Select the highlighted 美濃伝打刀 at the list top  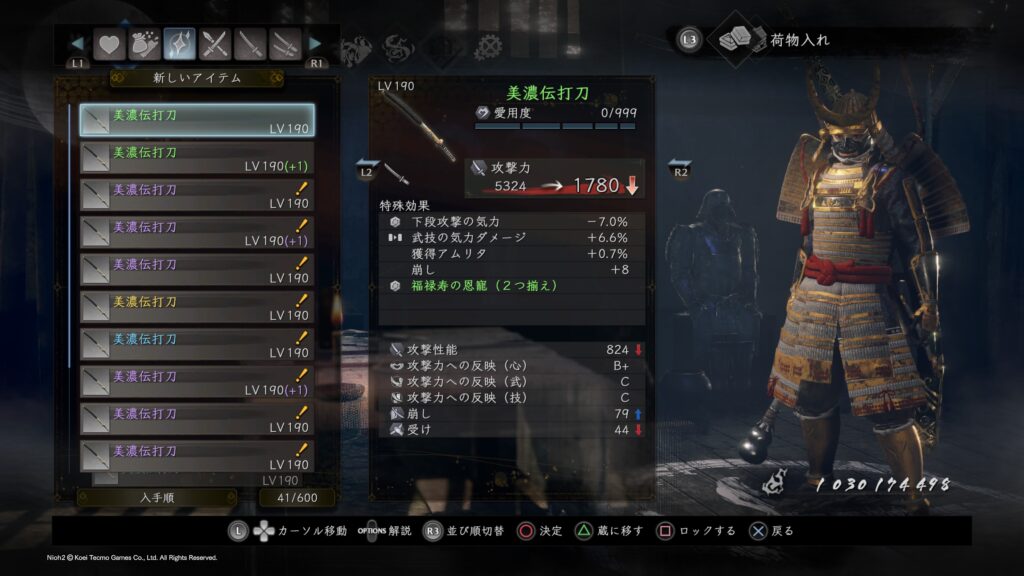(197, 121)
